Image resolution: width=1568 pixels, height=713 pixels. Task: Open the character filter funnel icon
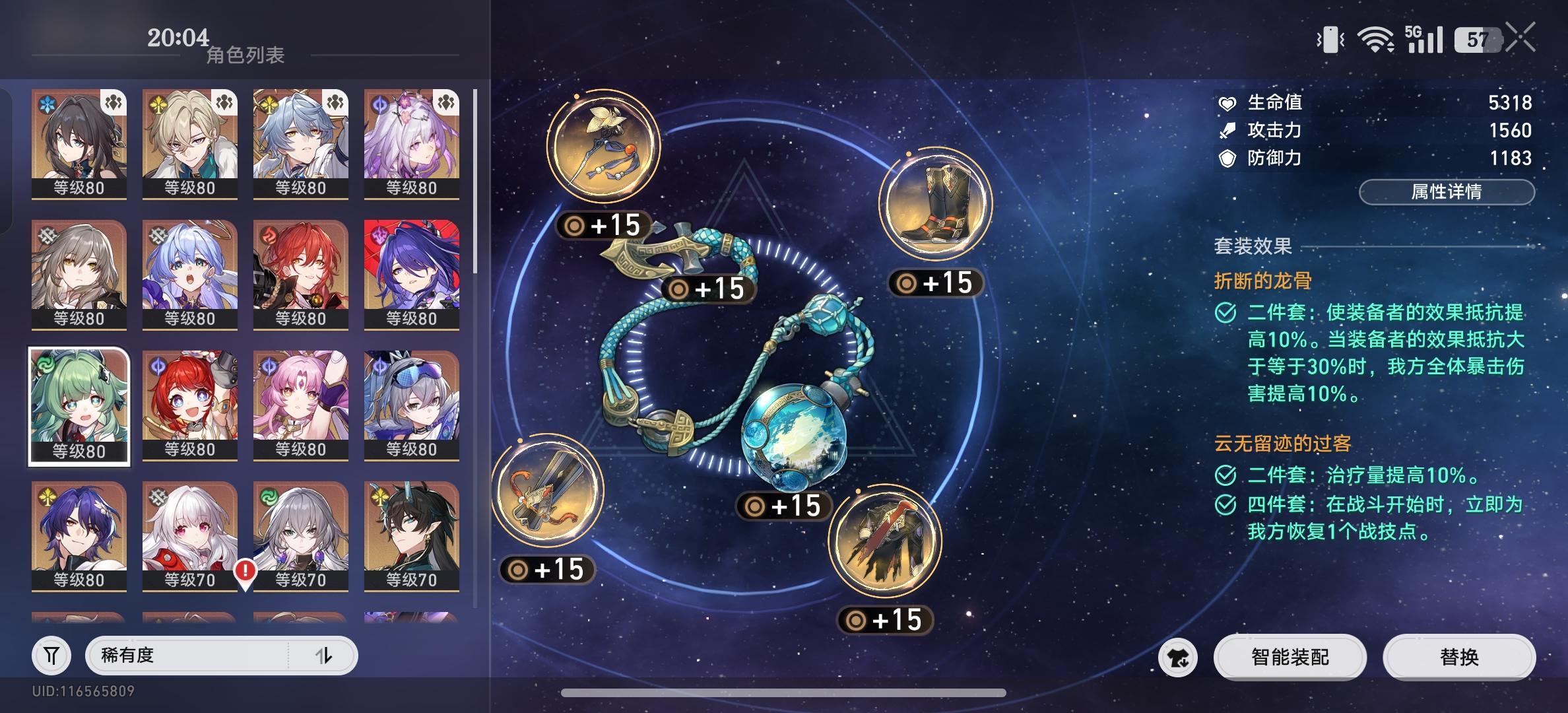[51, 655]
